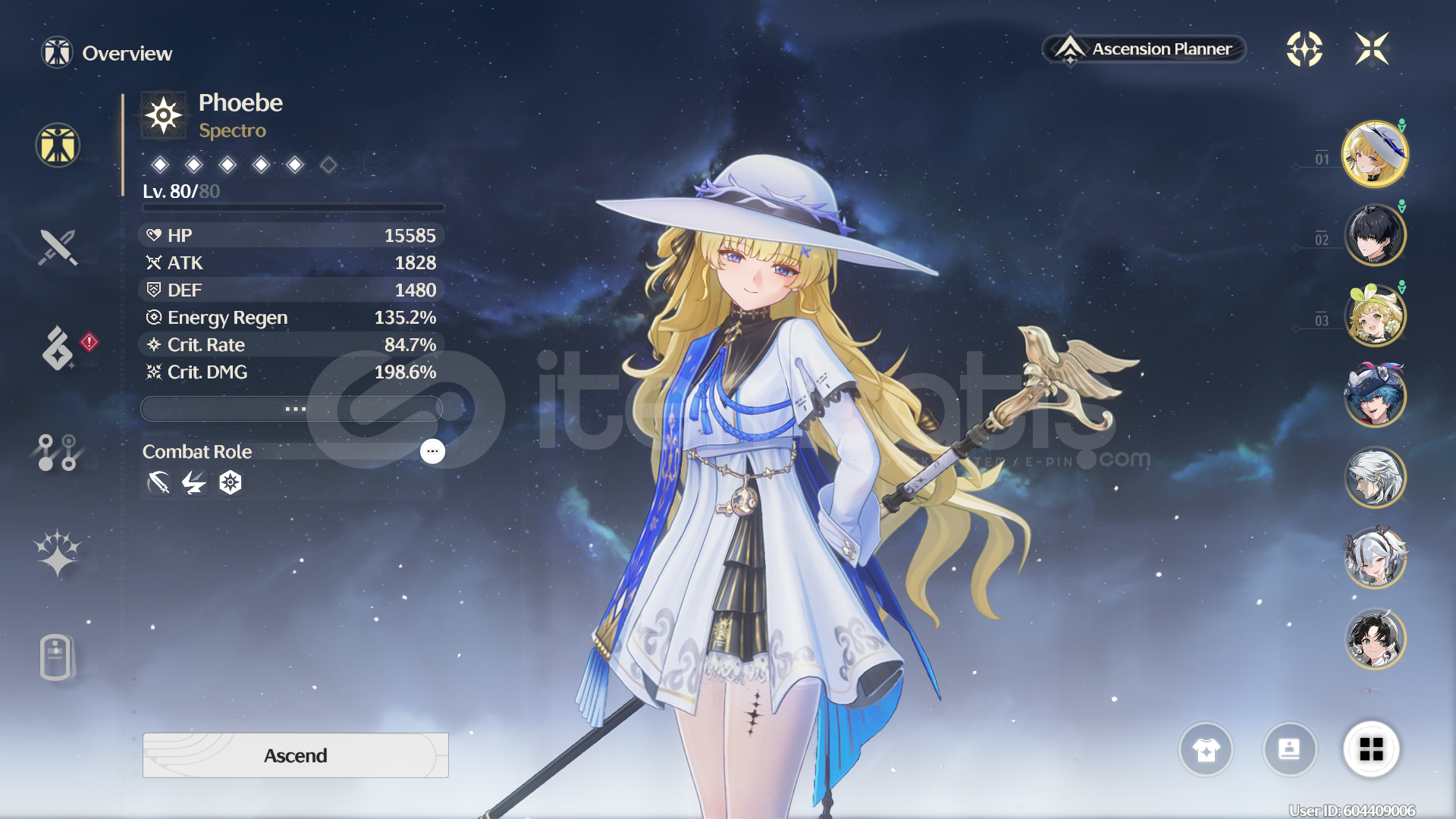Select the blue-haired character with hat
The height and width of the screenshot is (819, 1456).
[x=1374, y=396]
